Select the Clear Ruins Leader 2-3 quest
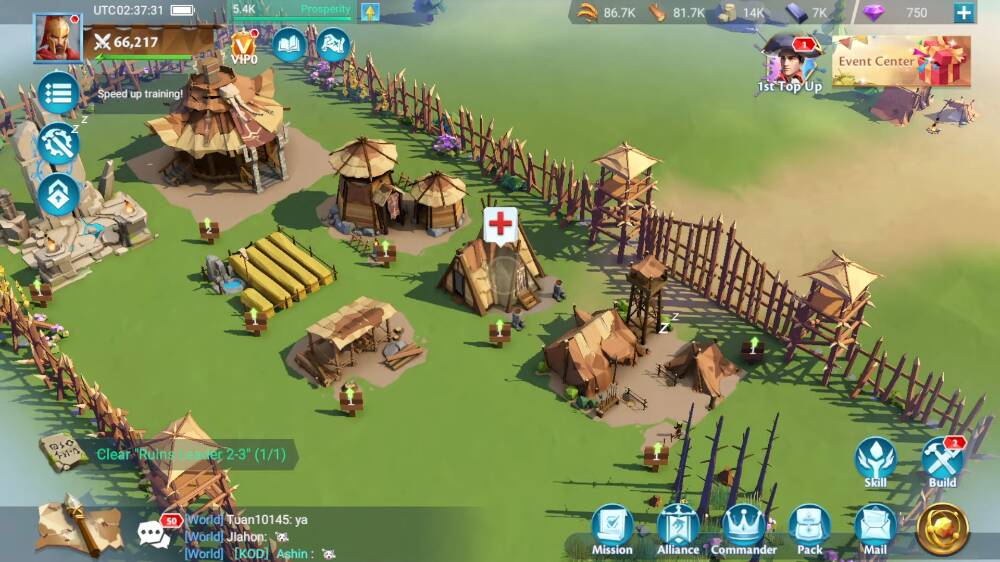 (x=190, y=454)
